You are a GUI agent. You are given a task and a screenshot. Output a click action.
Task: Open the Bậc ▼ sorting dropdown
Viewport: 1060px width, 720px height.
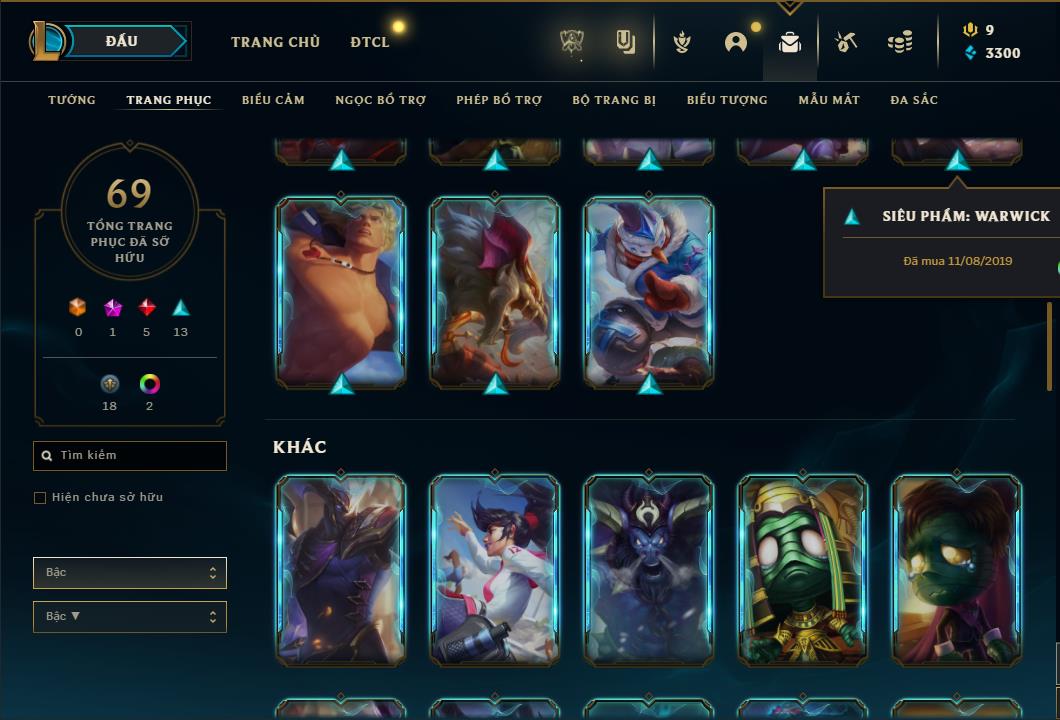click(x=130, y=617)
